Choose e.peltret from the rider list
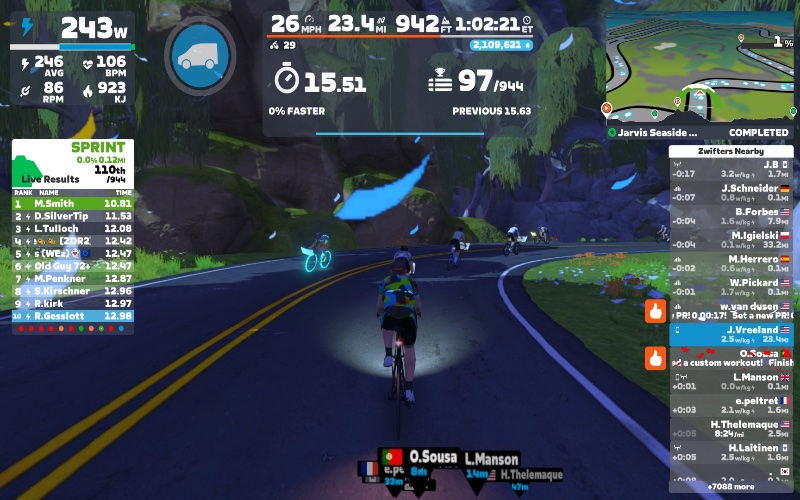 tap(731, 405)
